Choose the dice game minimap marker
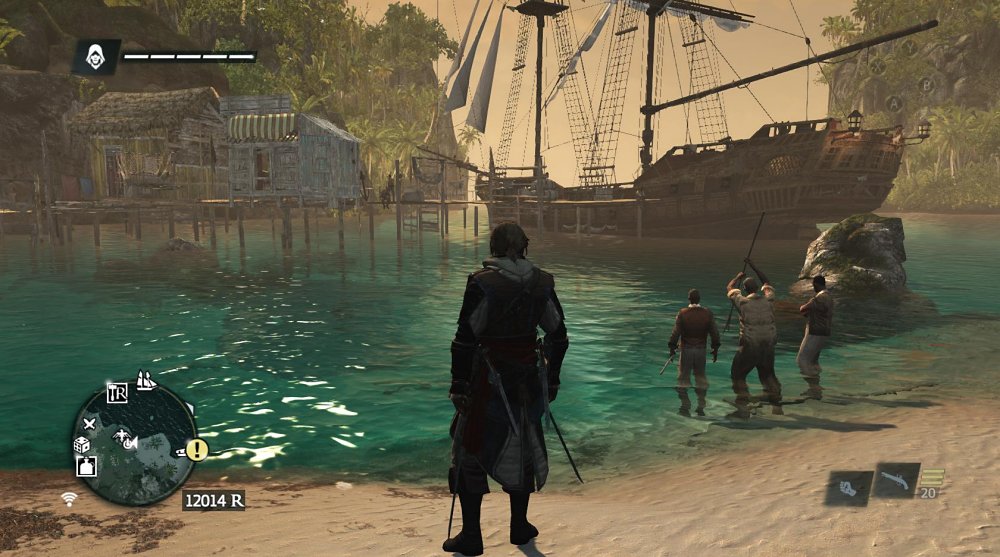 (x=83, y=445)
